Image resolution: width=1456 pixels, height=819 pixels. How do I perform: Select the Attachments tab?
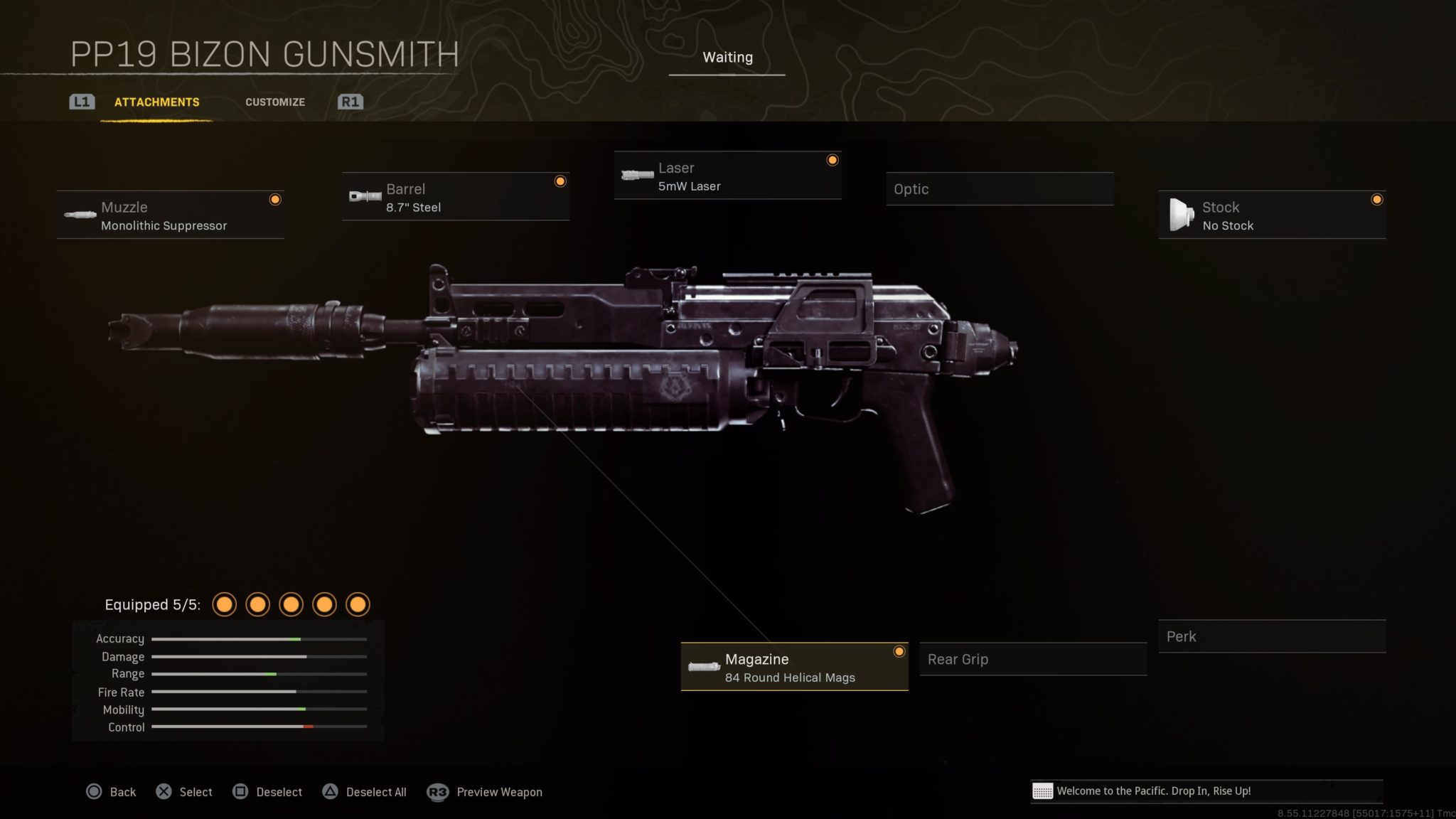[x=156, y=102]
